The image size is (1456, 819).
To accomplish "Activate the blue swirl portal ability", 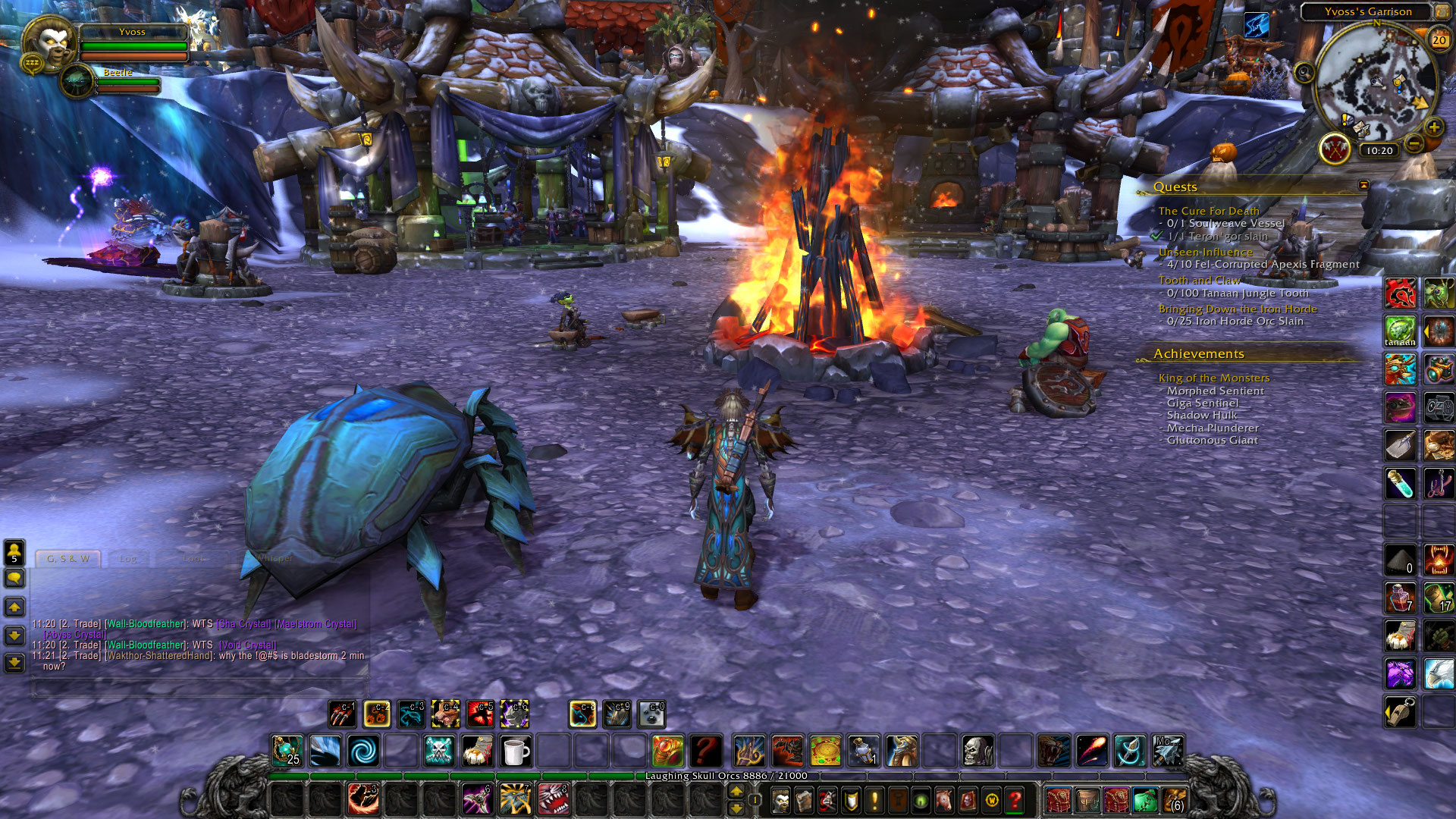I will [363, 752].
